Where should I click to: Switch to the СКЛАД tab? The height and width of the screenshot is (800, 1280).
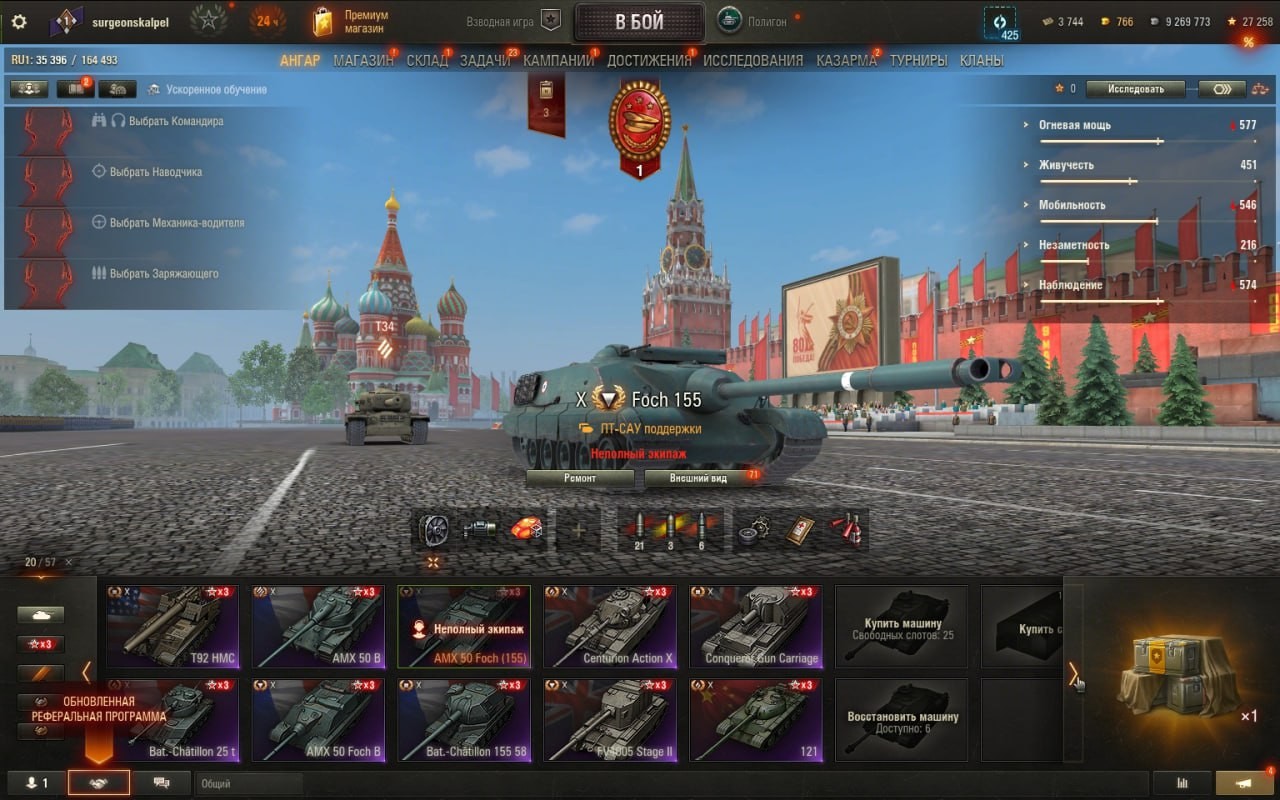[x=427, y=60]
